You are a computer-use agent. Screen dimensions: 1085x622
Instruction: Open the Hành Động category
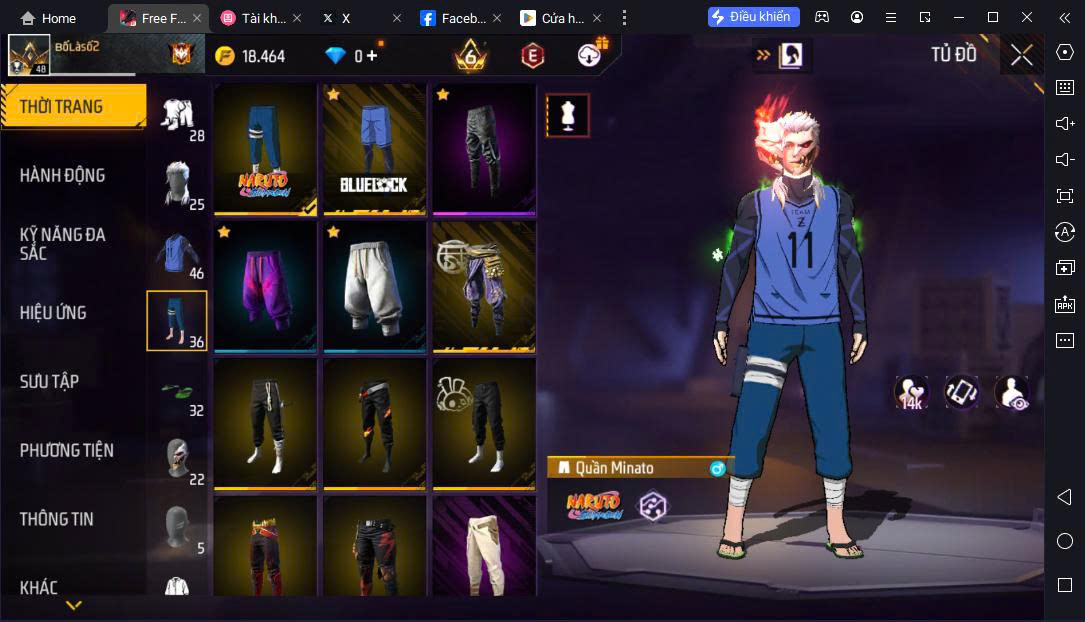(x=62, y=175)
